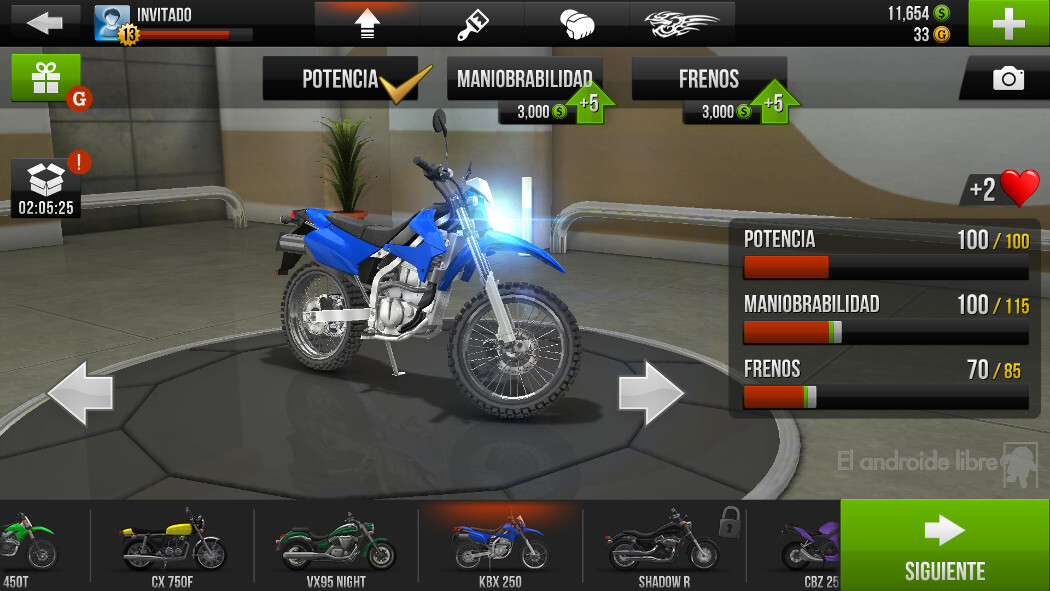Continue with the Siguiente button

pos(944,547)
